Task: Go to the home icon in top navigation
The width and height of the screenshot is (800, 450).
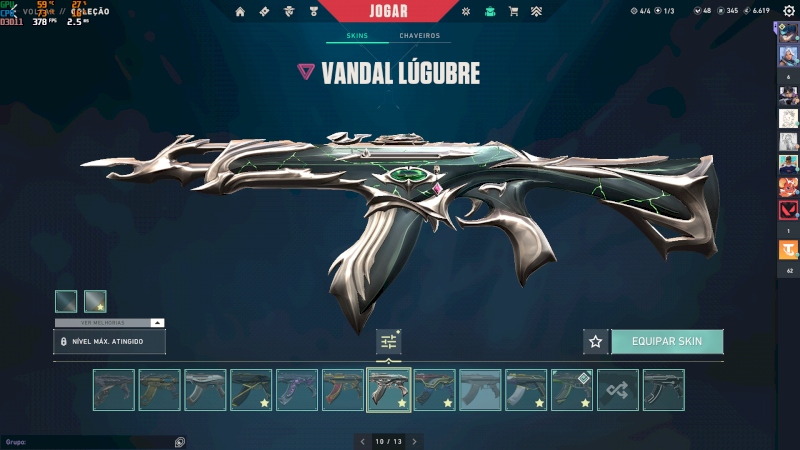Action: pos(240,12)
